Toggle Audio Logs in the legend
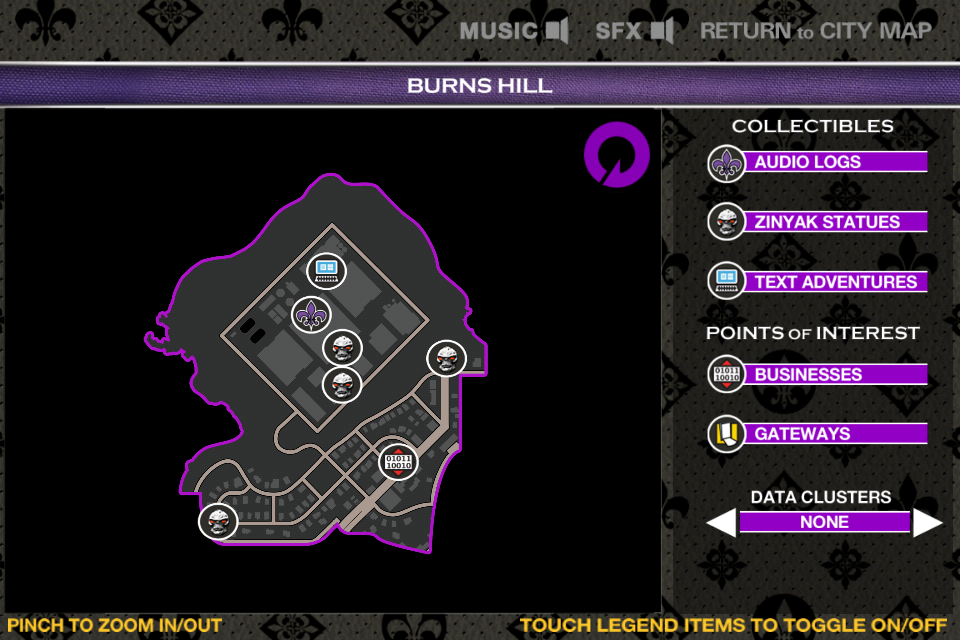The image size is (960, 640). click(818, 162)
